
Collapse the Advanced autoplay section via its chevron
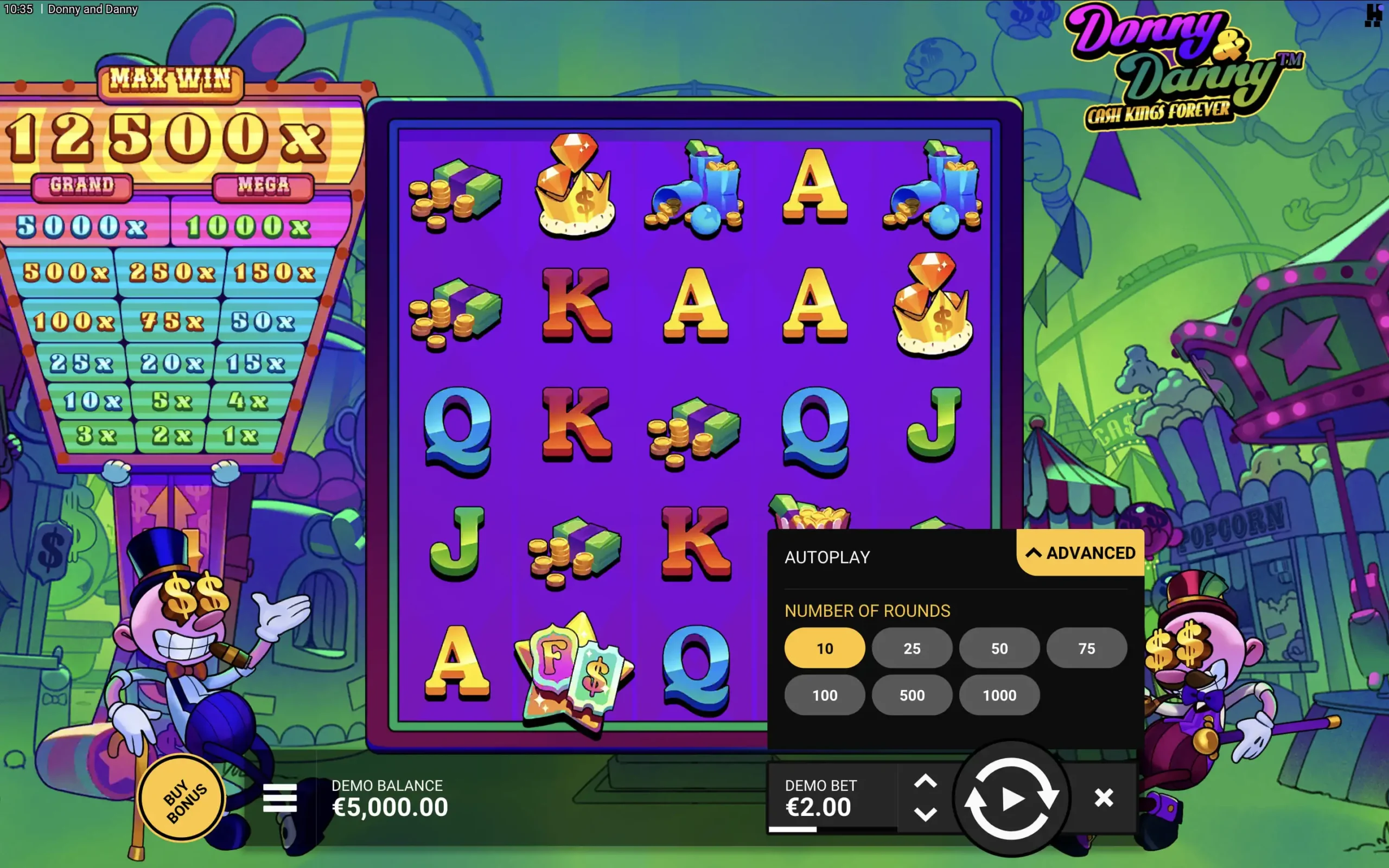[1034, 553]
